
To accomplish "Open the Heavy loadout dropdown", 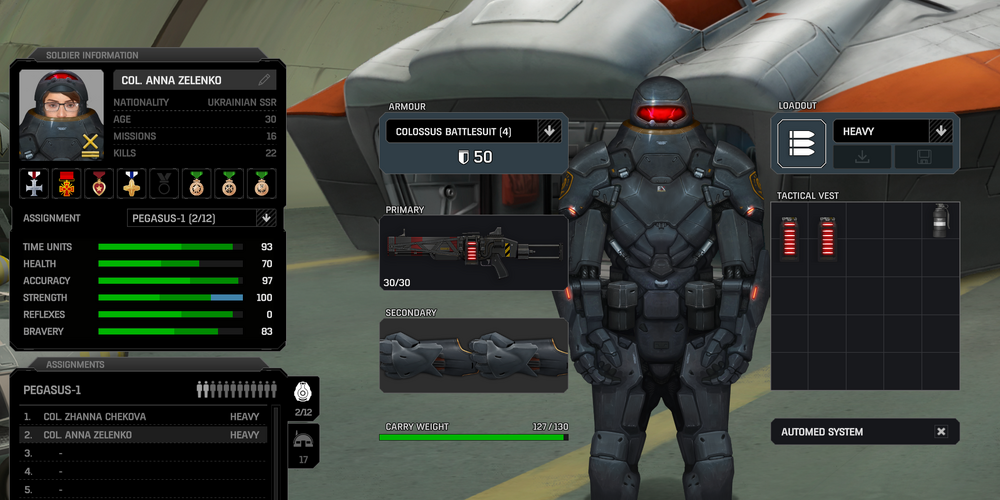I will pyautogui.click(x=939, y=131).
